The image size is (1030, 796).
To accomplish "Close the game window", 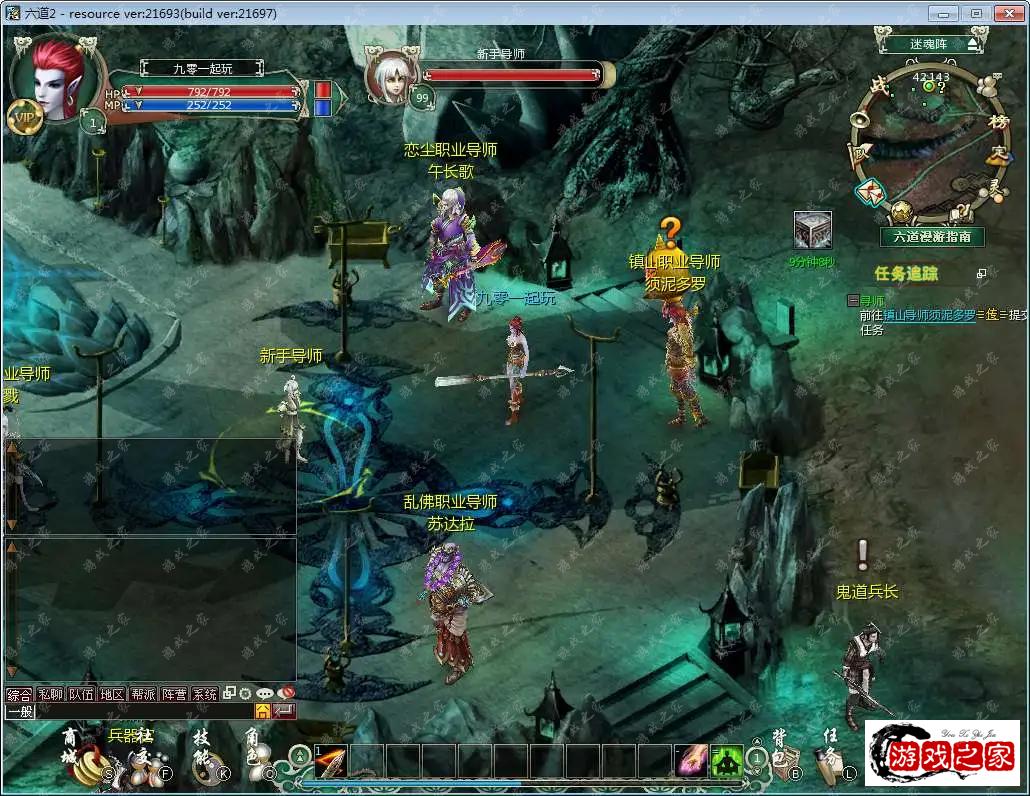I will point(1004,13).
